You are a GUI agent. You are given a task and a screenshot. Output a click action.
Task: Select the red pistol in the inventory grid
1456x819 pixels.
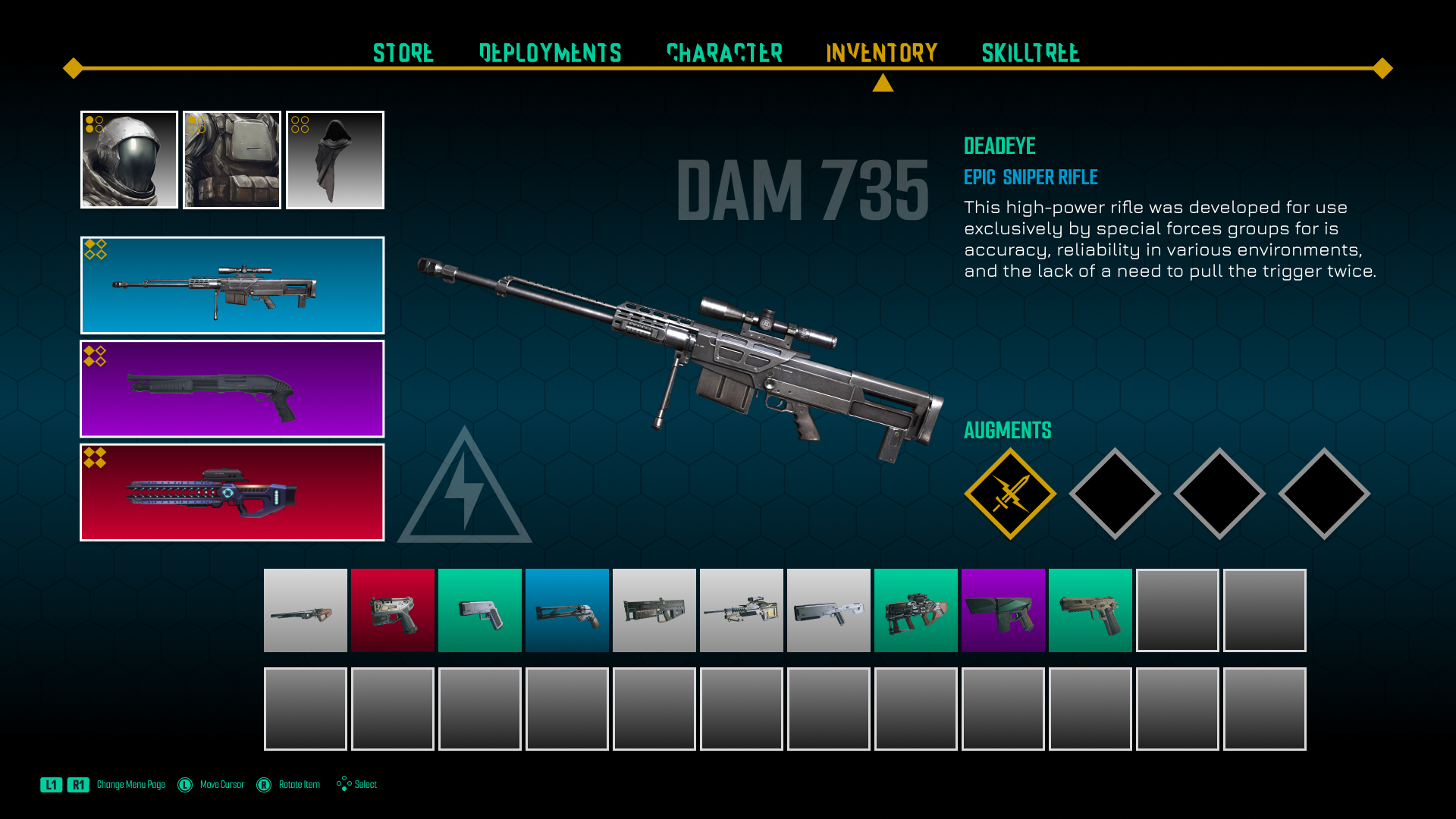click(392, 610)
